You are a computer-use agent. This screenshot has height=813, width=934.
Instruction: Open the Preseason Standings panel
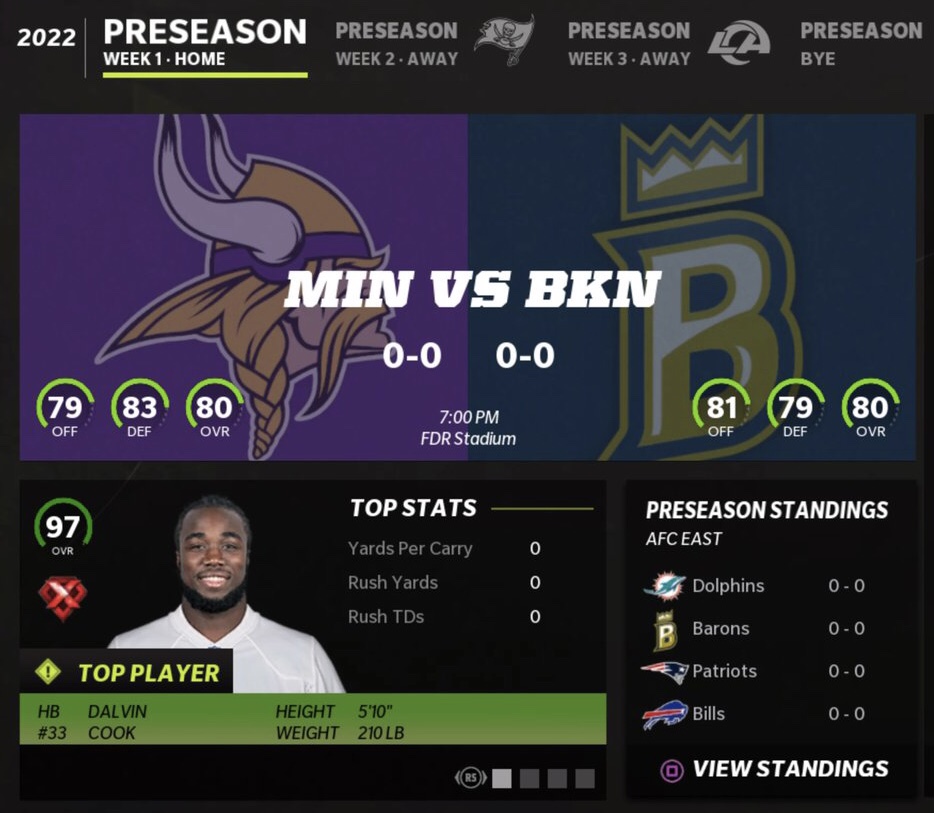[x=767, y=510]
